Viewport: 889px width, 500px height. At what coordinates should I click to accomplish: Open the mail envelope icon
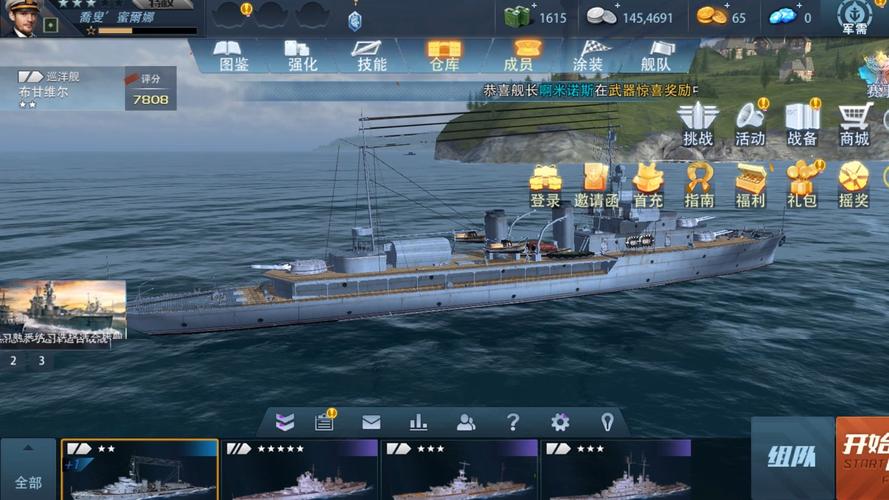tap(371, 422)
